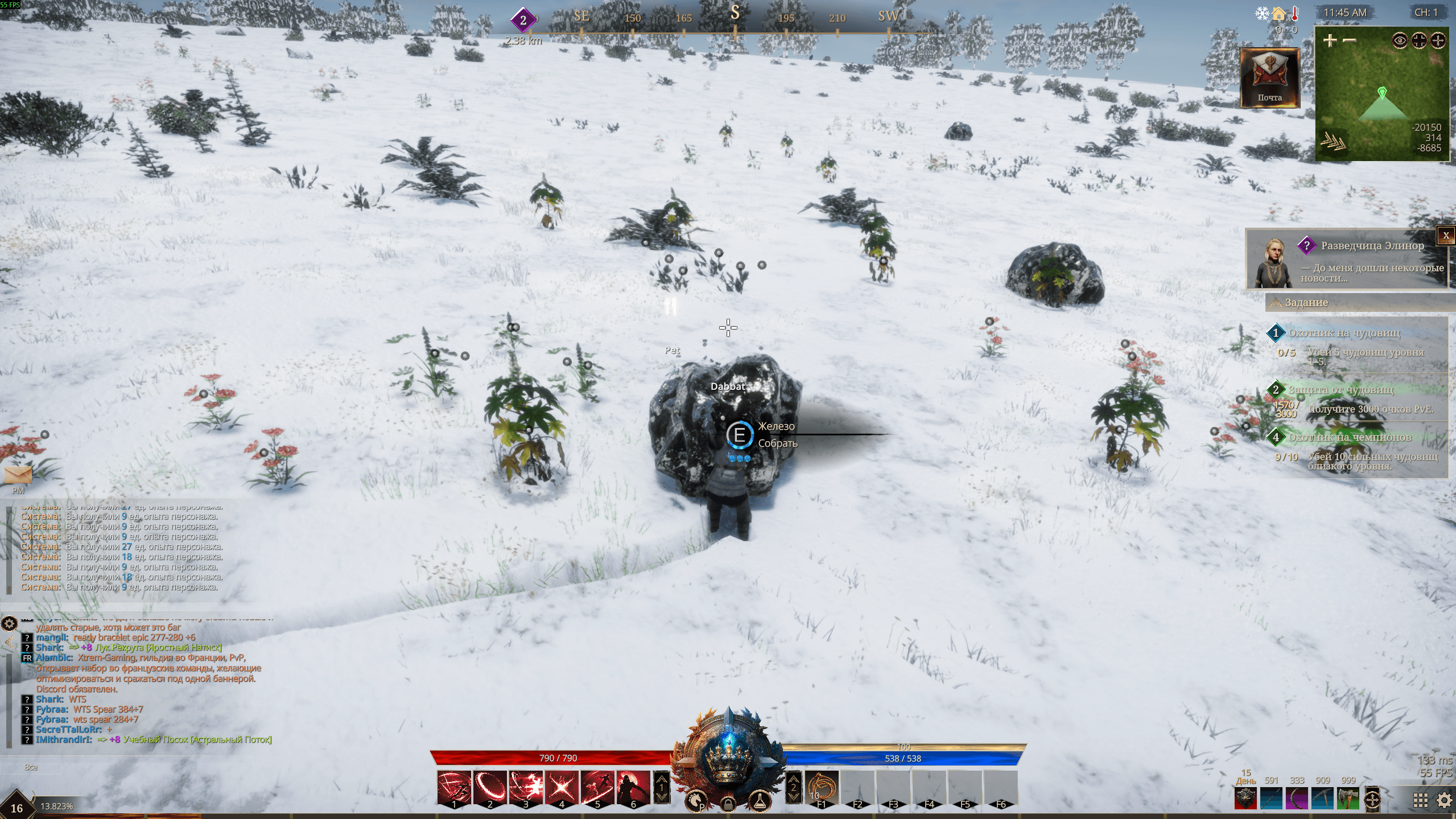
Task: Open the Почта mail button
Action: point(1269,78)
